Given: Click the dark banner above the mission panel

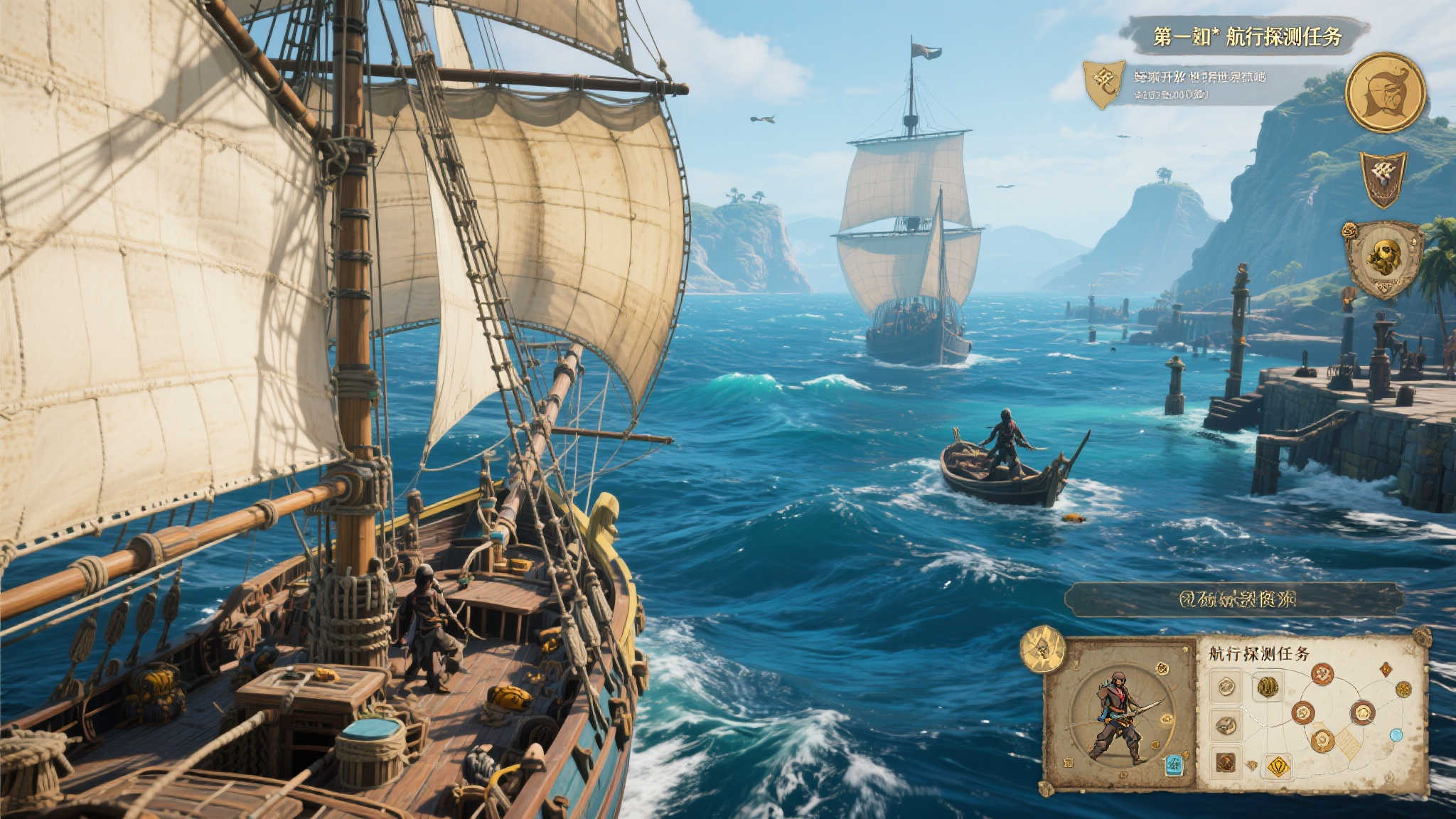Looking at the screenshot, I should click(x=1236, y=599).
